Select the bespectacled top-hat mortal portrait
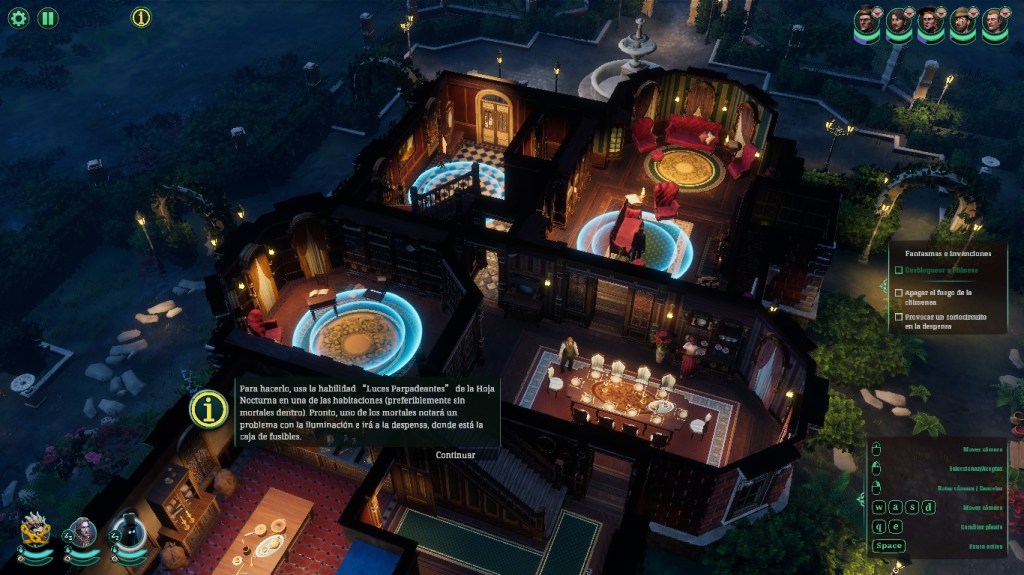1024x575 pixels. pos(867,21)
